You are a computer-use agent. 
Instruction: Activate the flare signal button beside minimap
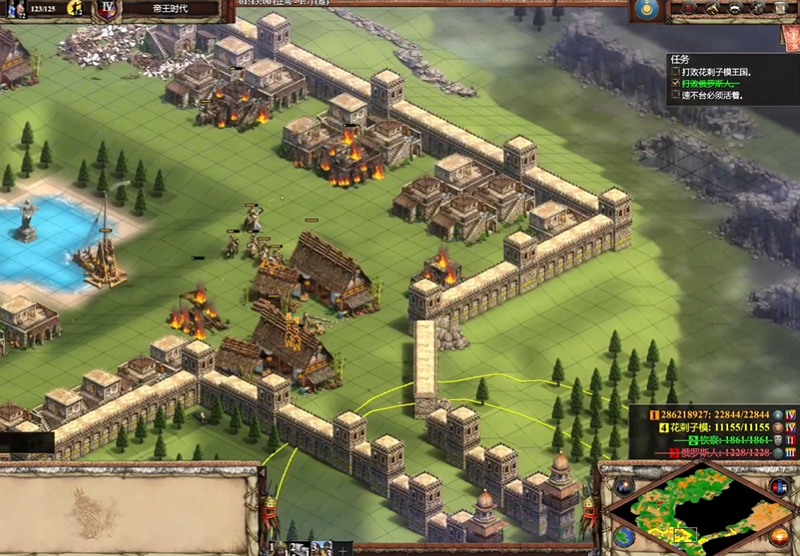[x=624, y=487]
